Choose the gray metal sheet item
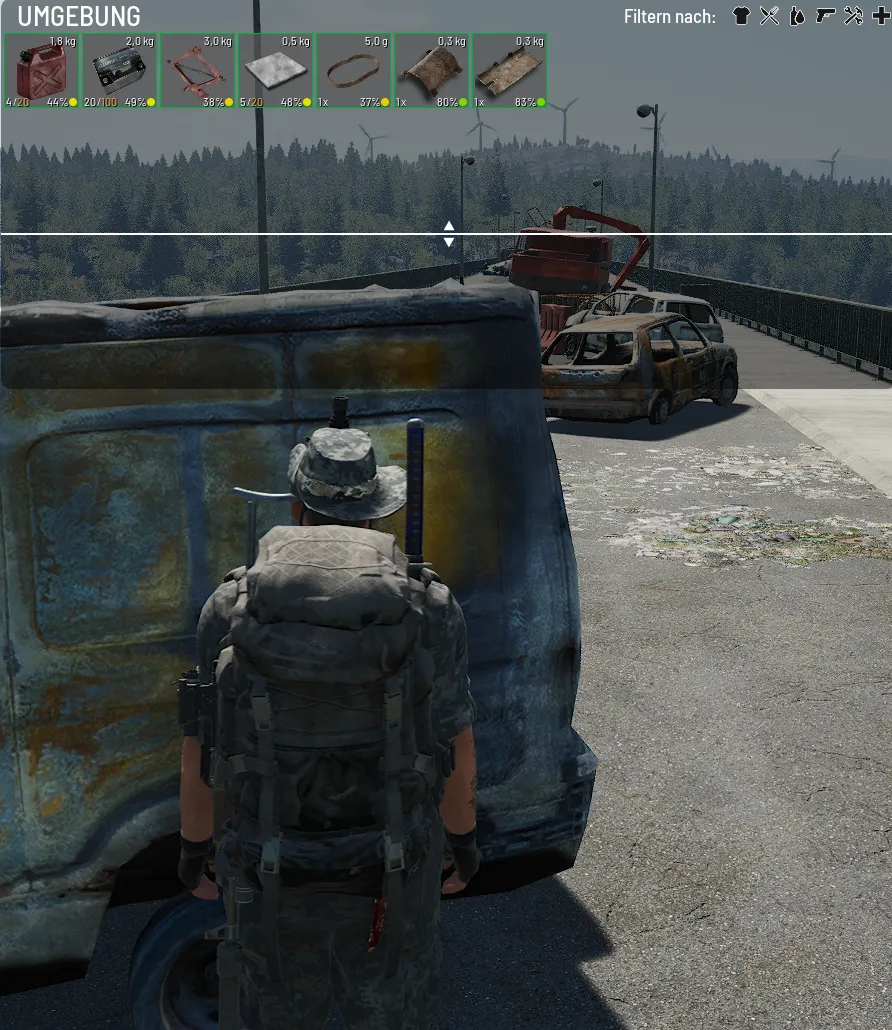Screen dimensions: 892x1030 pos(276,71)
